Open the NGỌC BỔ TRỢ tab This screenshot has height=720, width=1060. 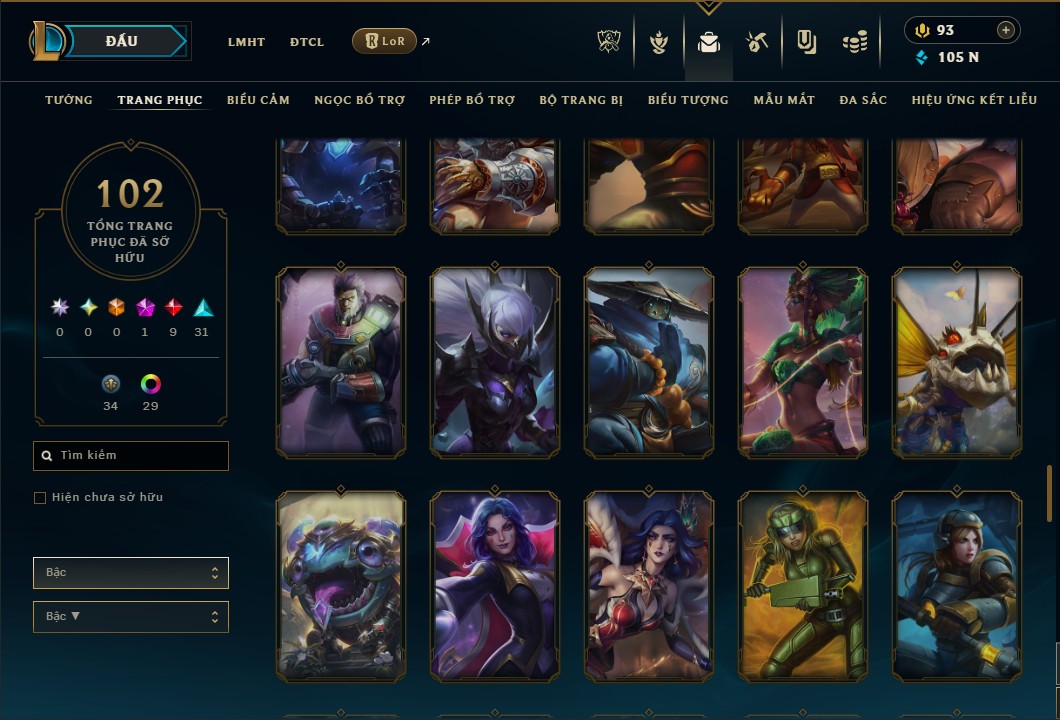click(x=359, y=100)
